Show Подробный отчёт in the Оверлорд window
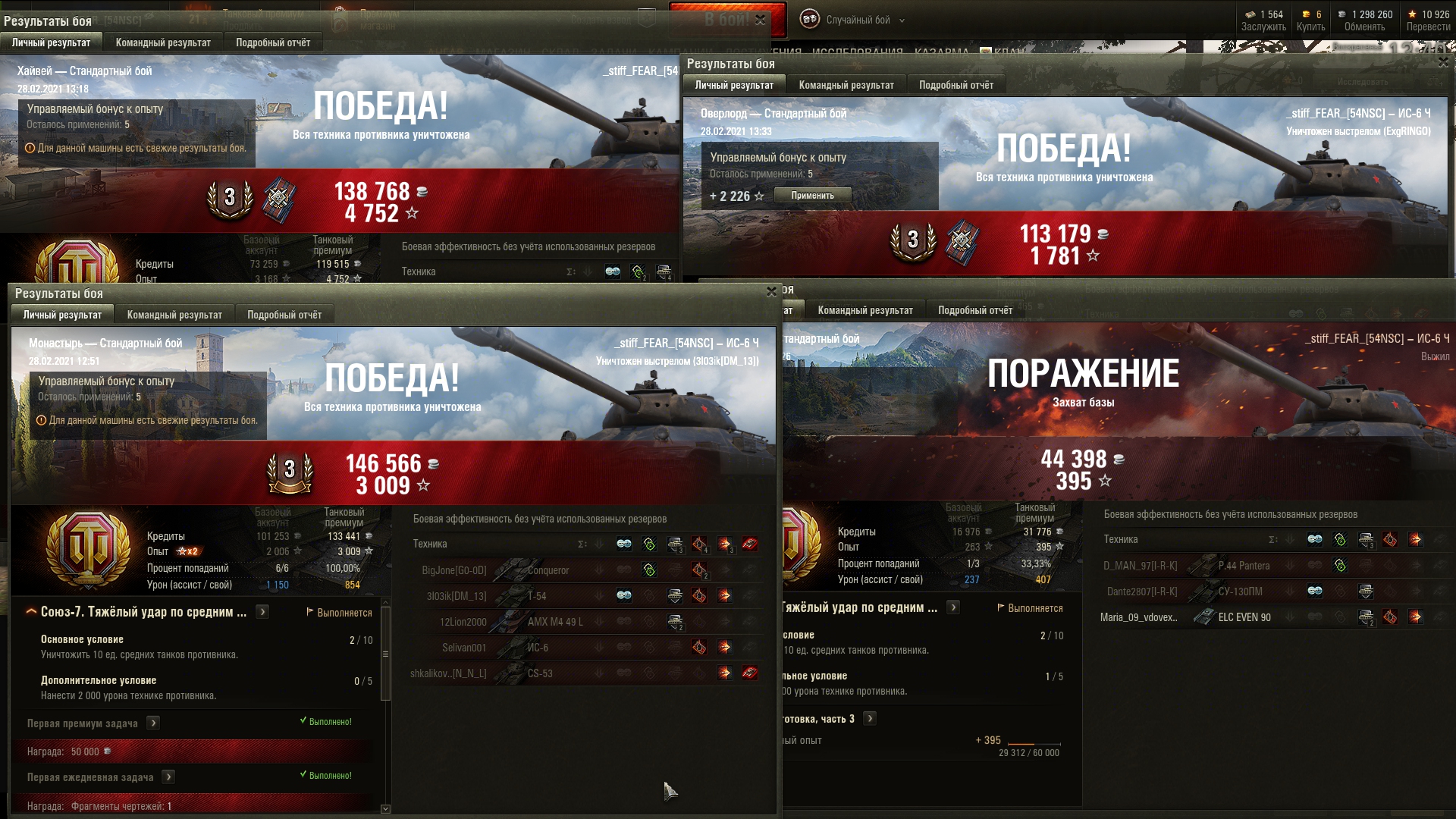Screen dimensions: 1456x819 pos(956,85)
